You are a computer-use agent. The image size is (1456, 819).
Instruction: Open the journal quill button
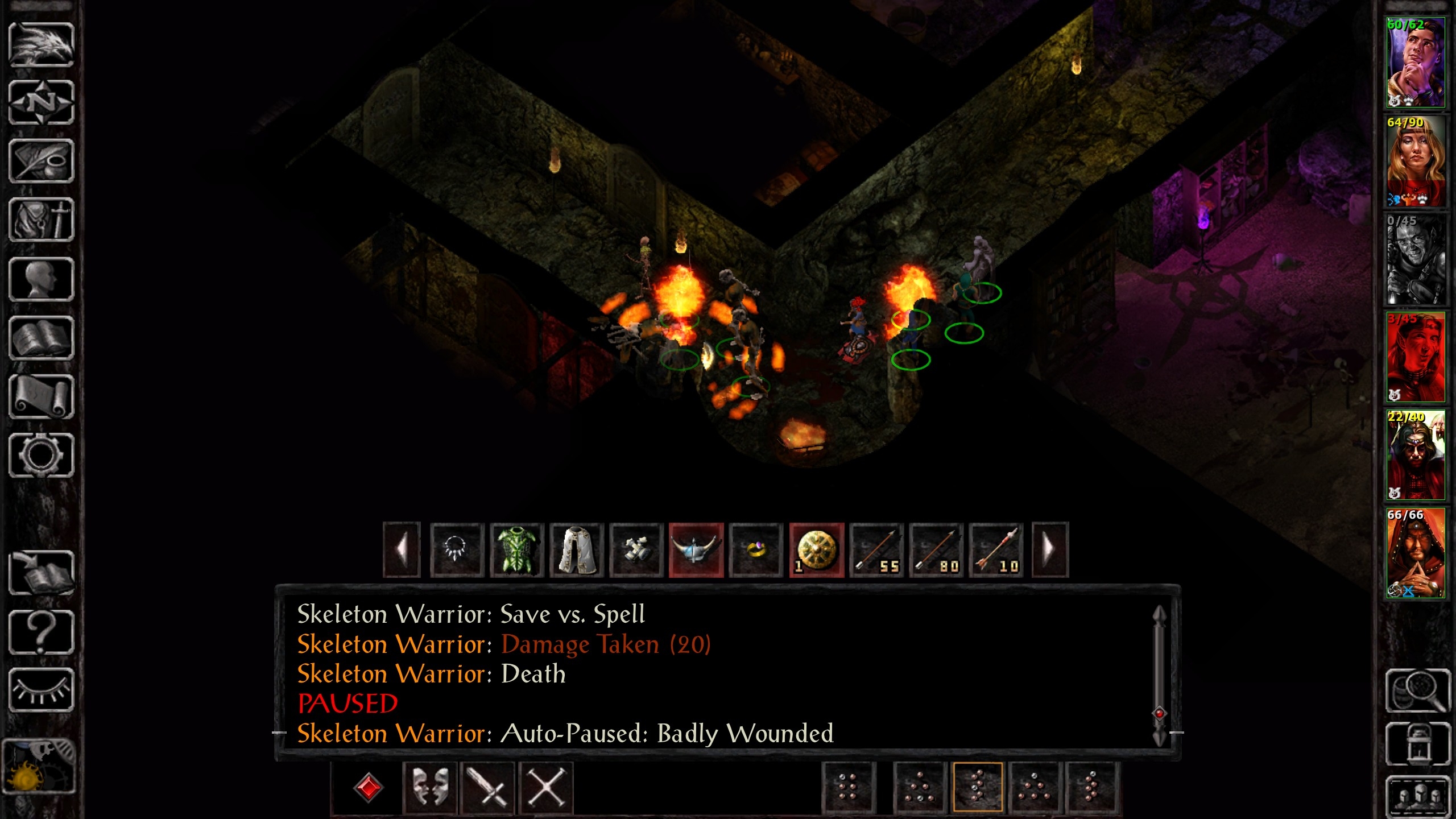coord(41,162)
